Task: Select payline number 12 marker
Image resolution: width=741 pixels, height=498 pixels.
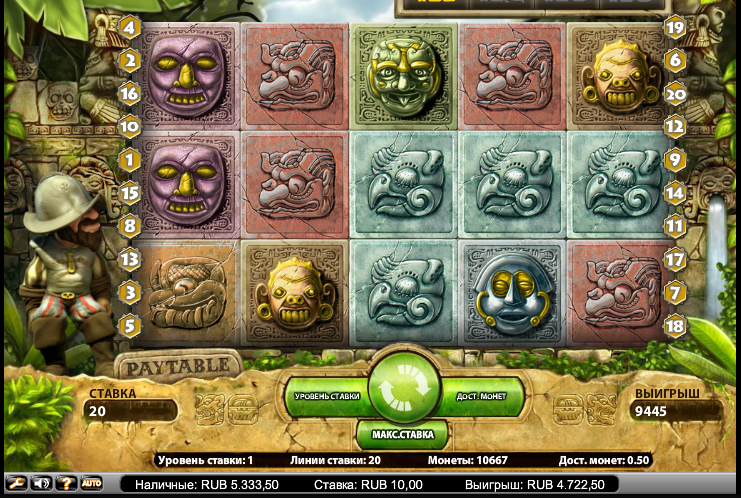Action: click(x=675, y=126)
